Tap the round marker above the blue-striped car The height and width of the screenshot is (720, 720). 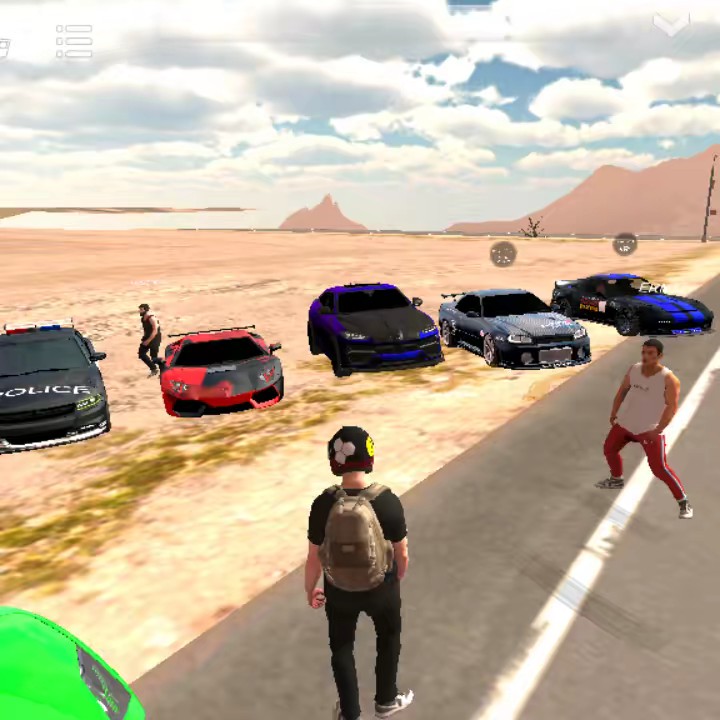[x=625, y=244]
